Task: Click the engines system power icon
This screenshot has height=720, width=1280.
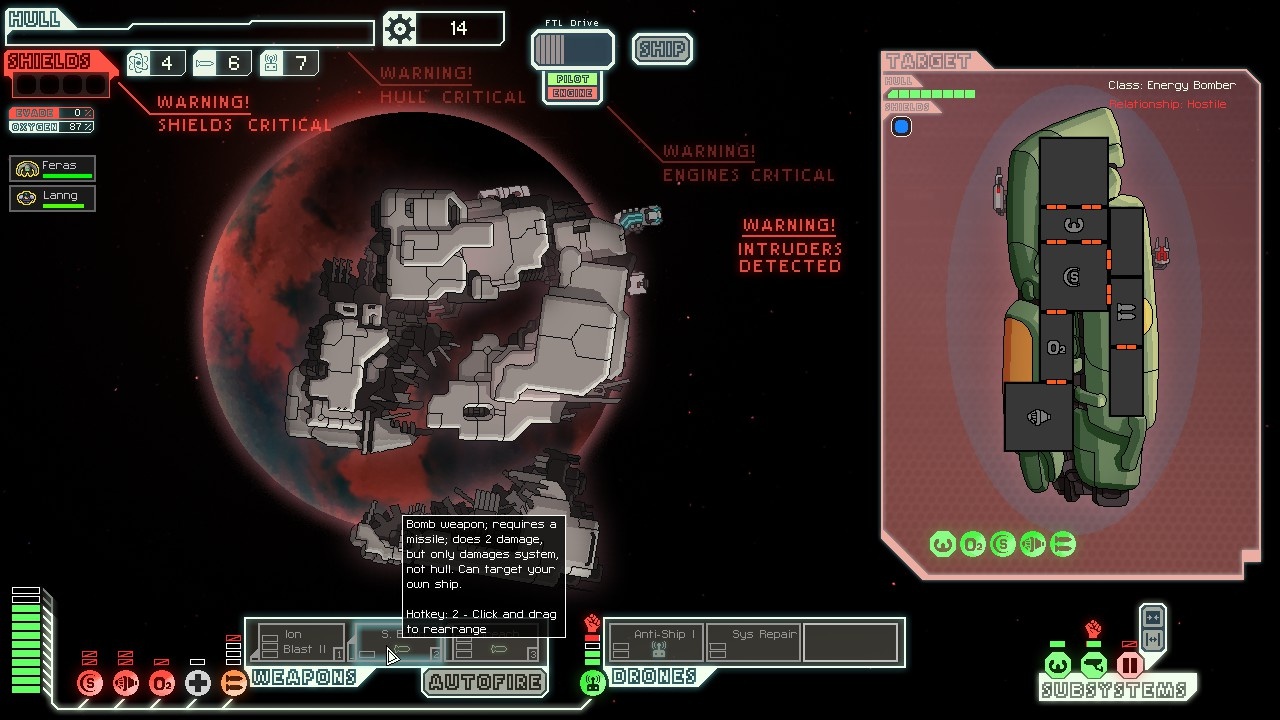Action: [x=126, y=684]
